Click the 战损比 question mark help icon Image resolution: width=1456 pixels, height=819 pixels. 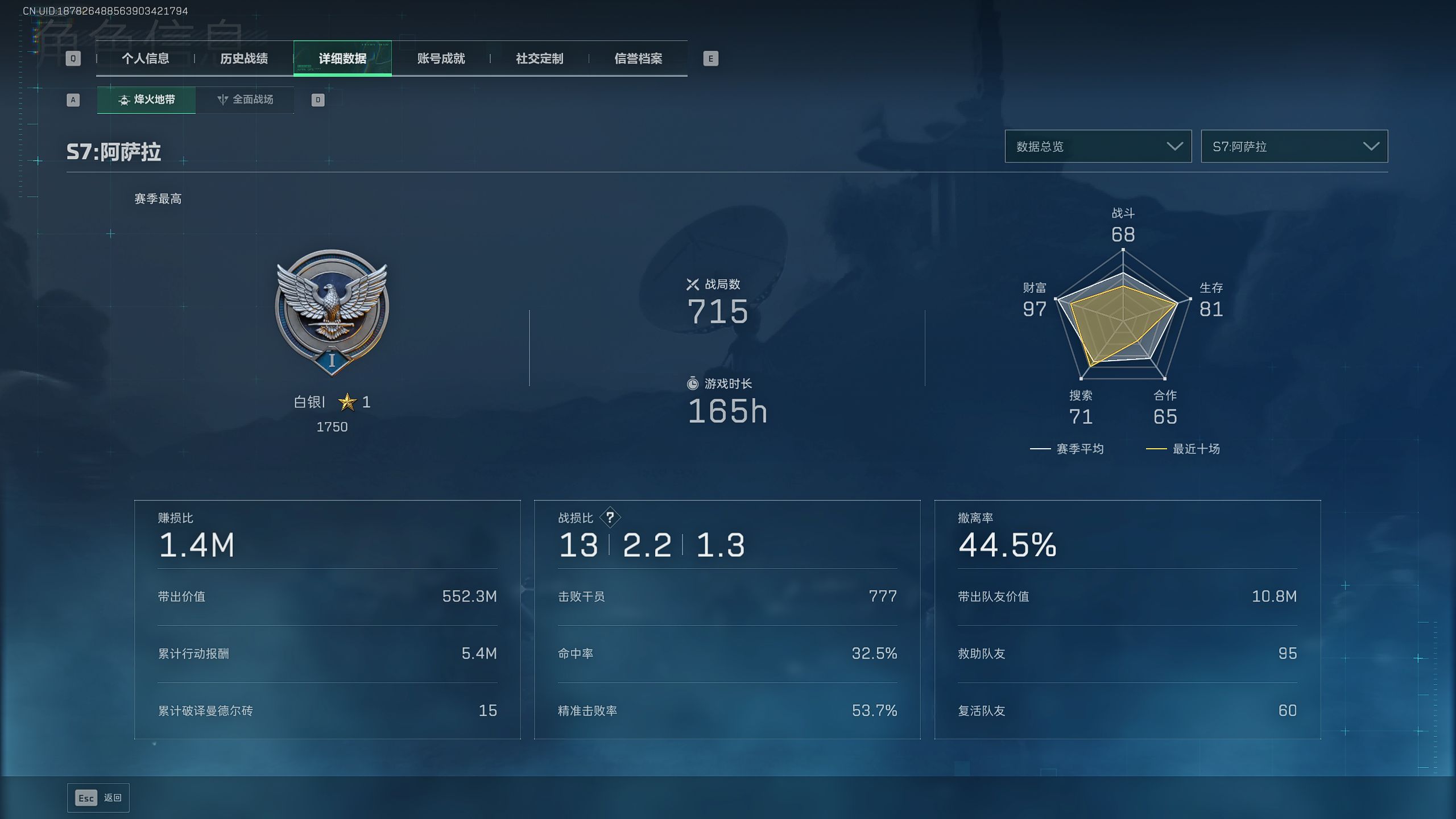tap(610, 518)
